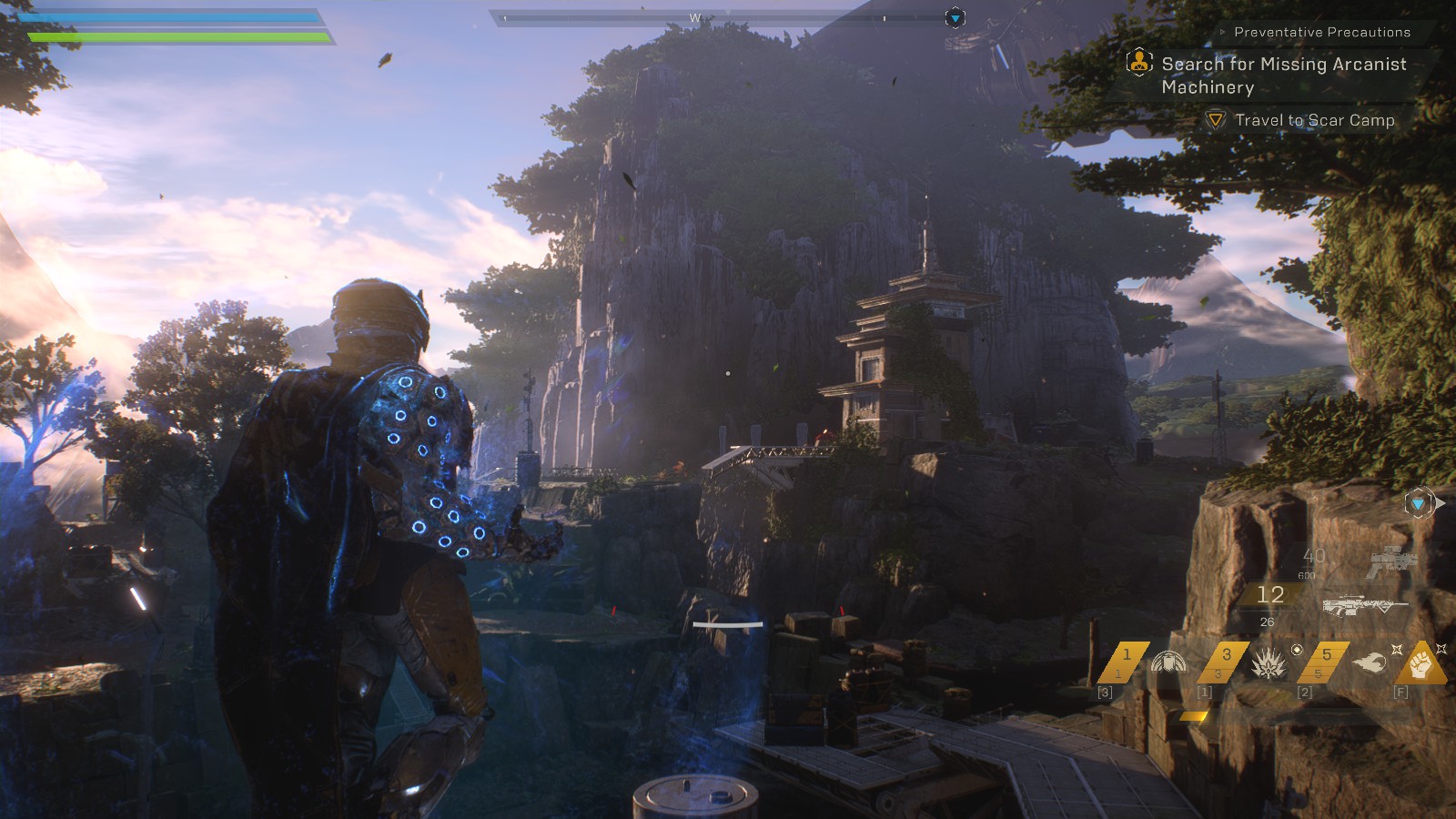
Task: Click the blue waypoint marker on the compass bar
Action: [x=955, y=18]
